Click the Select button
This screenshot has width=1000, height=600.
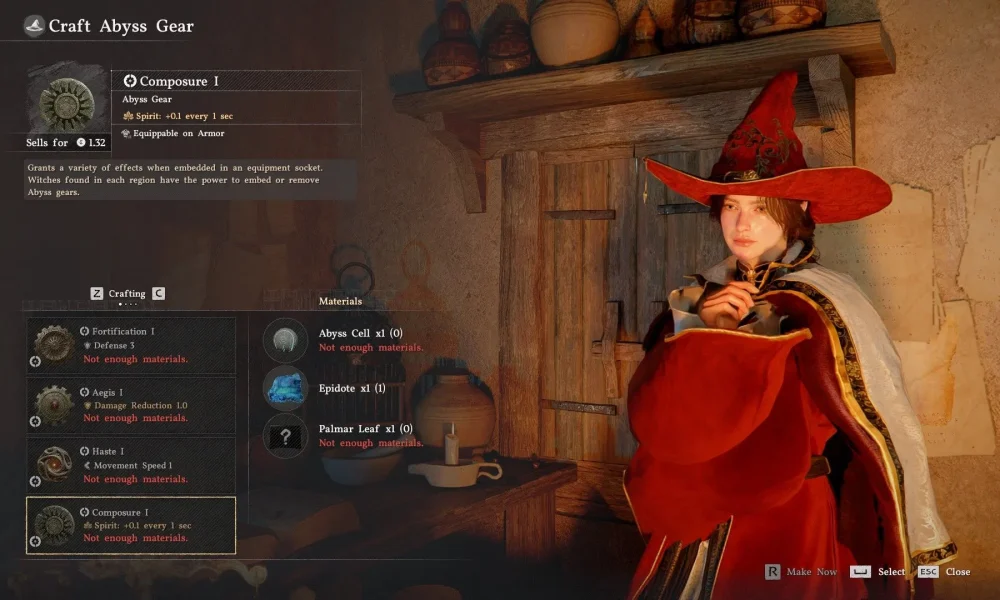879,572
